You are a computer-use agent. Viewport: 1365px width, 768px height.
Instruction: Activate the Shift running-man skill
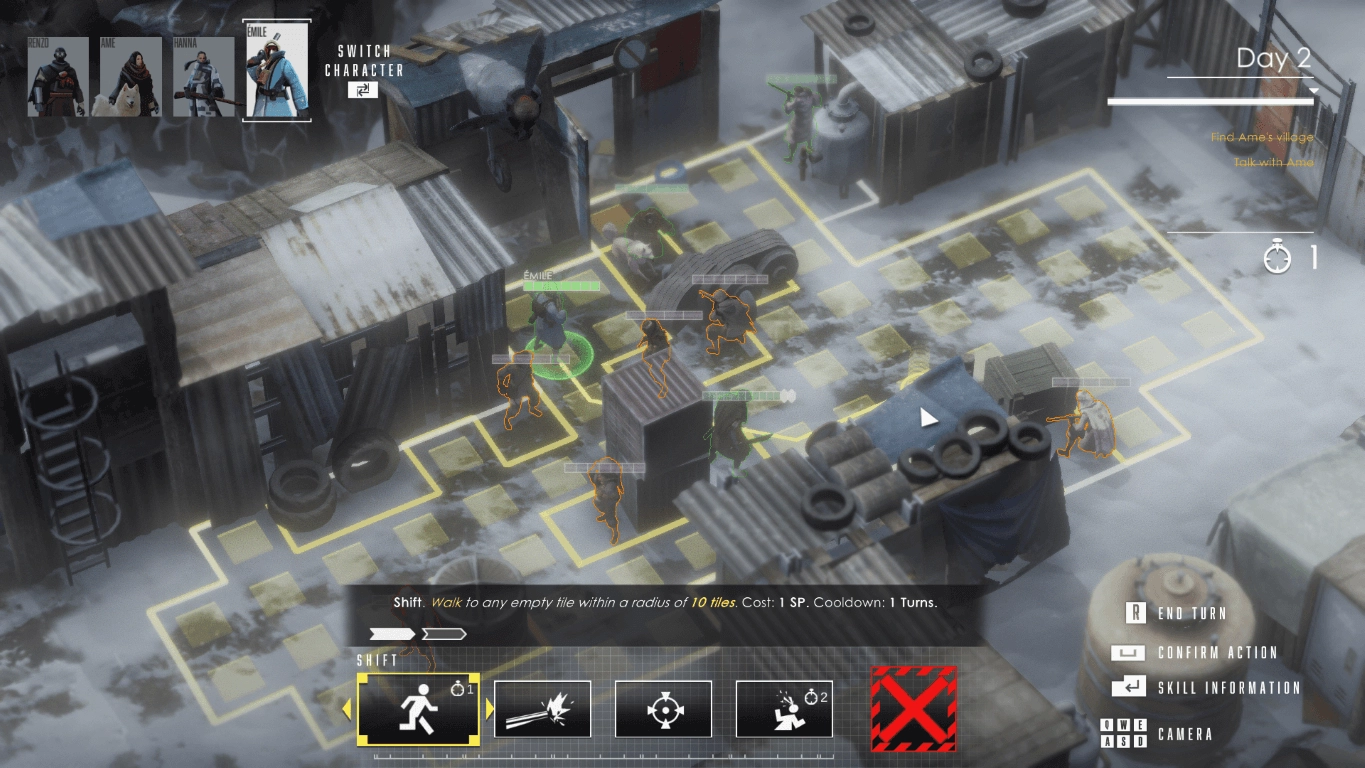(x=418, y=709)
